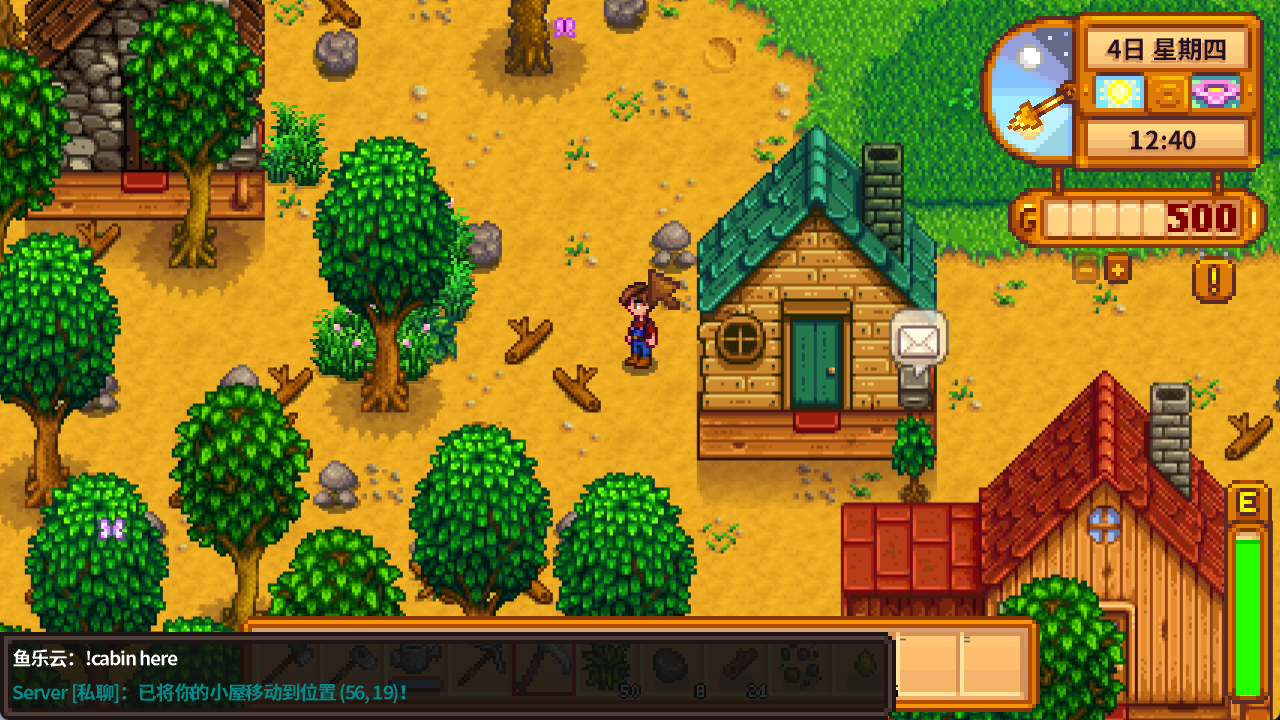Select the hoe in the hotbar
The width and height of the screenshot is (1280, 720).
point(354,667)
